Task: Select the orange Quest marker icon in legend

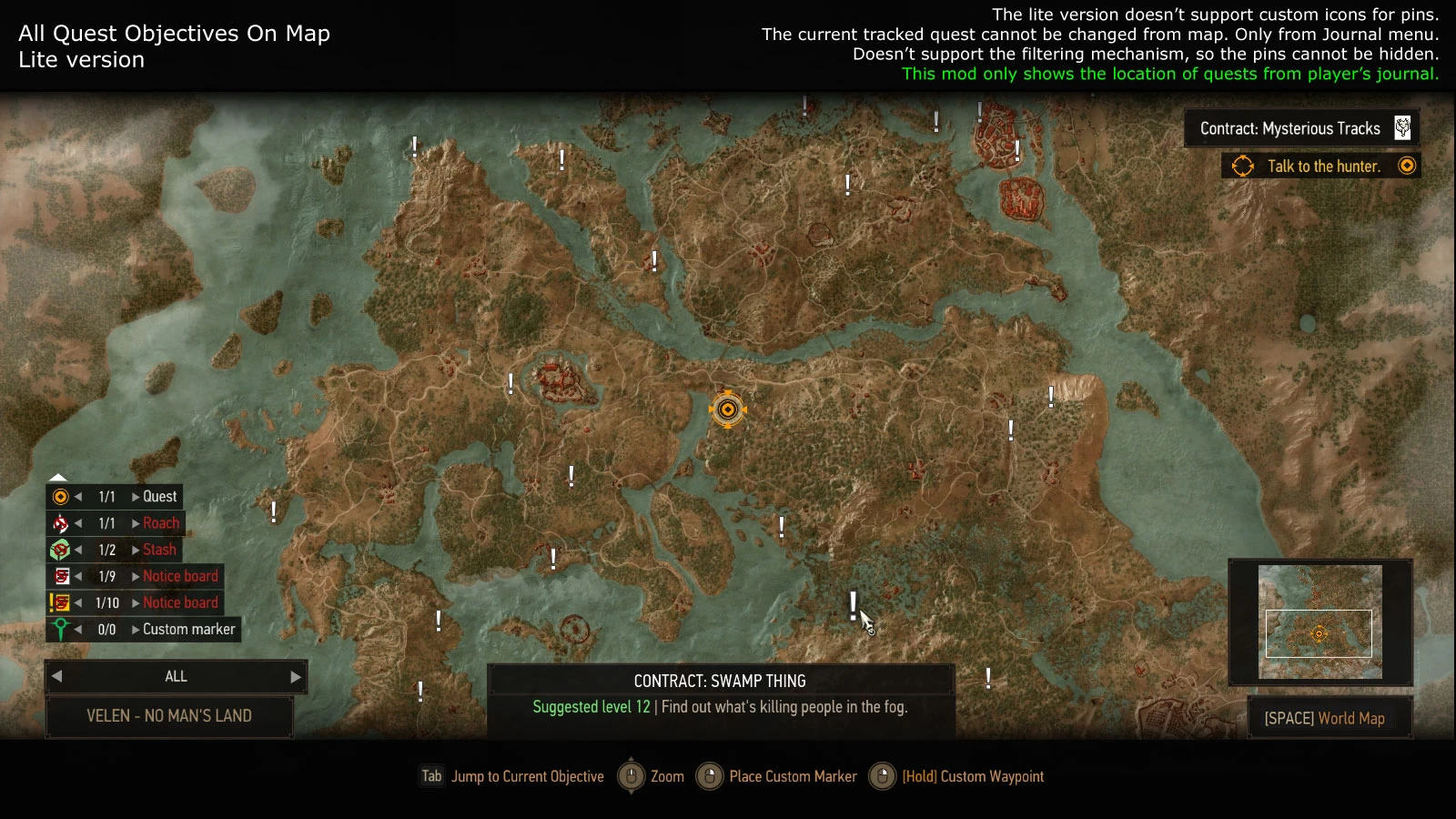Action: [x=60, y=496]
